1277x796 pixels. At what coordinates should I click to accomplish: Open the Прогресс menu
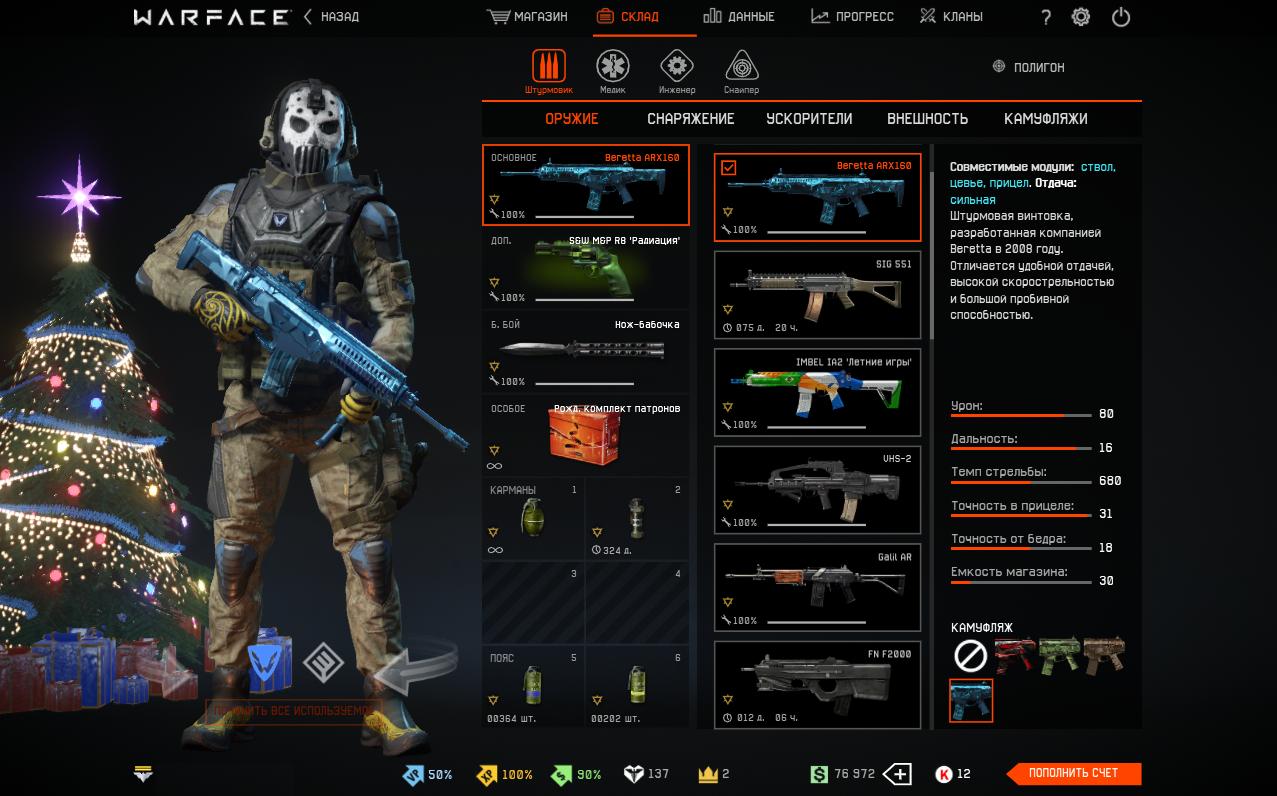coord(852,17)
